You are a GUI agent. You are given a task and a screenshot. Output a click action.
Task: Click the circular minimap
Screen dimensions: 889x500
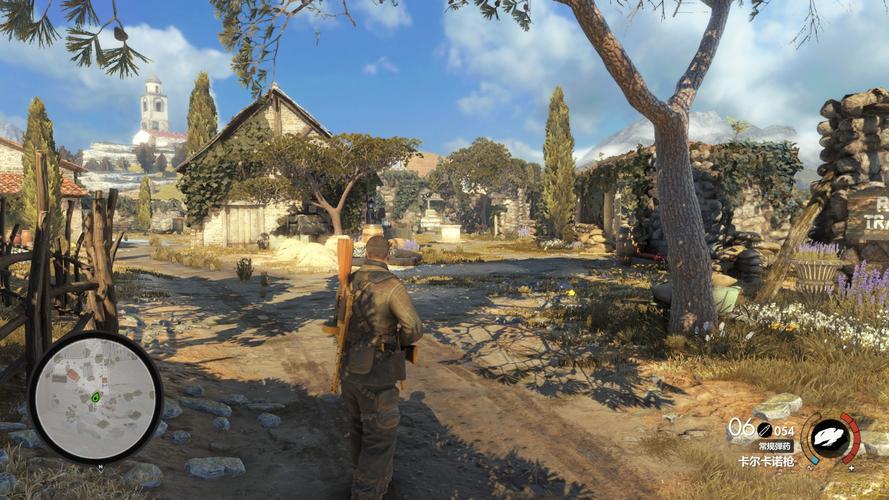point(95,397)
